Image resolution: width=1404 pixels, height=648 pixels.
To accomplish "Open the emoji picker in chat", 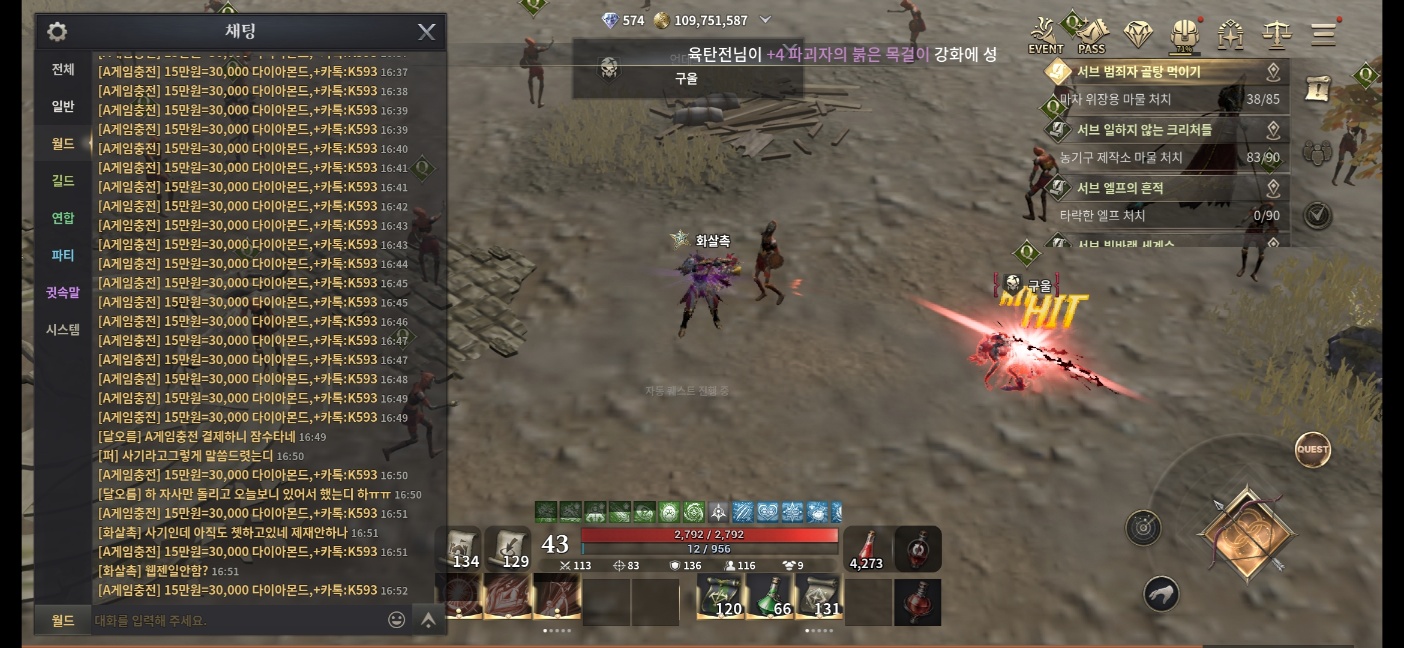I will coord(396,620).
